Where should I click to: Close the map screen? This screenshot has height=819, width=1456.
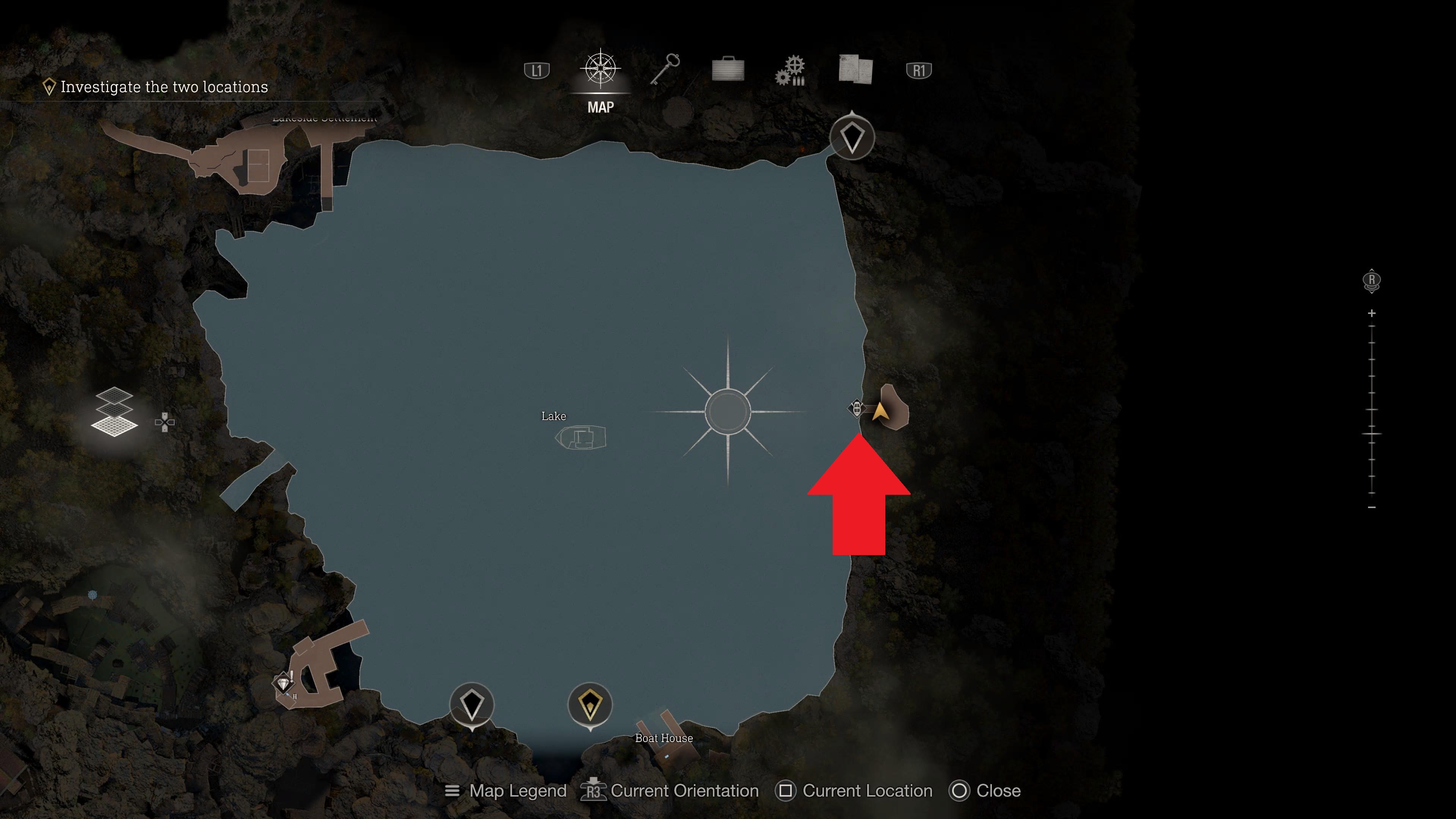tap(986, 791)
